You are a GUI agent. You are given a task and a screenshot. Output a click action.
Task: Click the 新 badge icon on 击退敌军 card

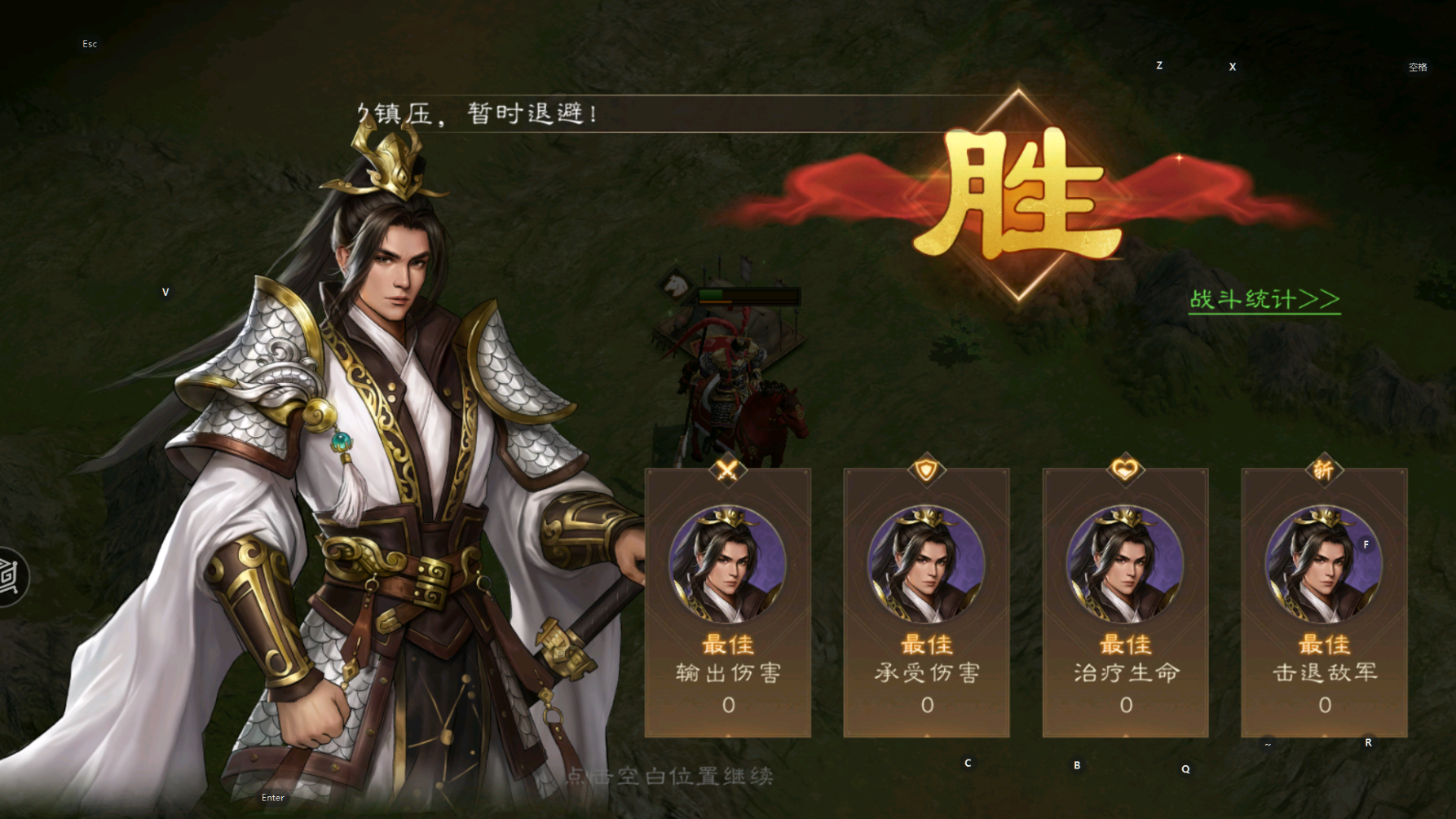1325,468
